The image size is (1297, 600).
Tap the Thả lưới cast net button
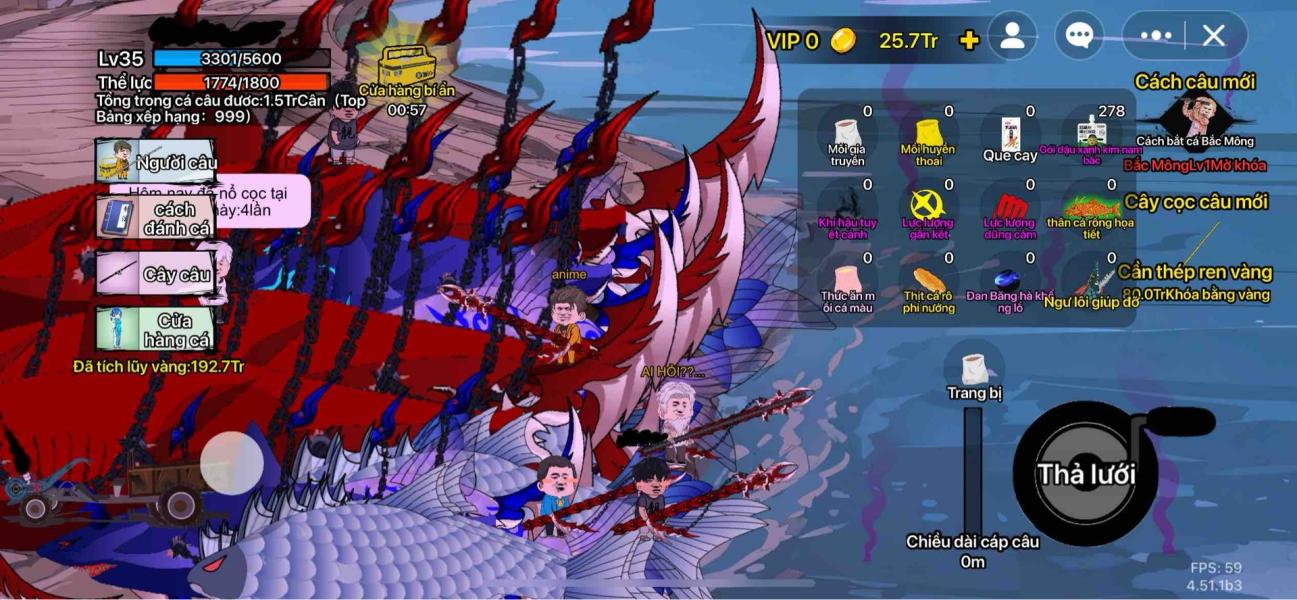tap(1085, 474)
